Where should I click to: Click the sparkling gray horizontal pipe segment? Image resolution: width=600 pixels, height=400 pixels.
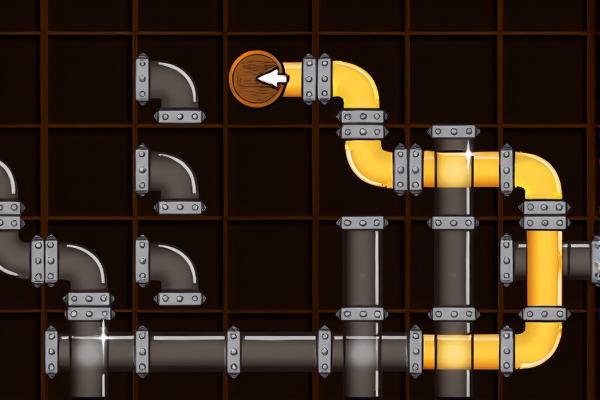pos(96,350)
